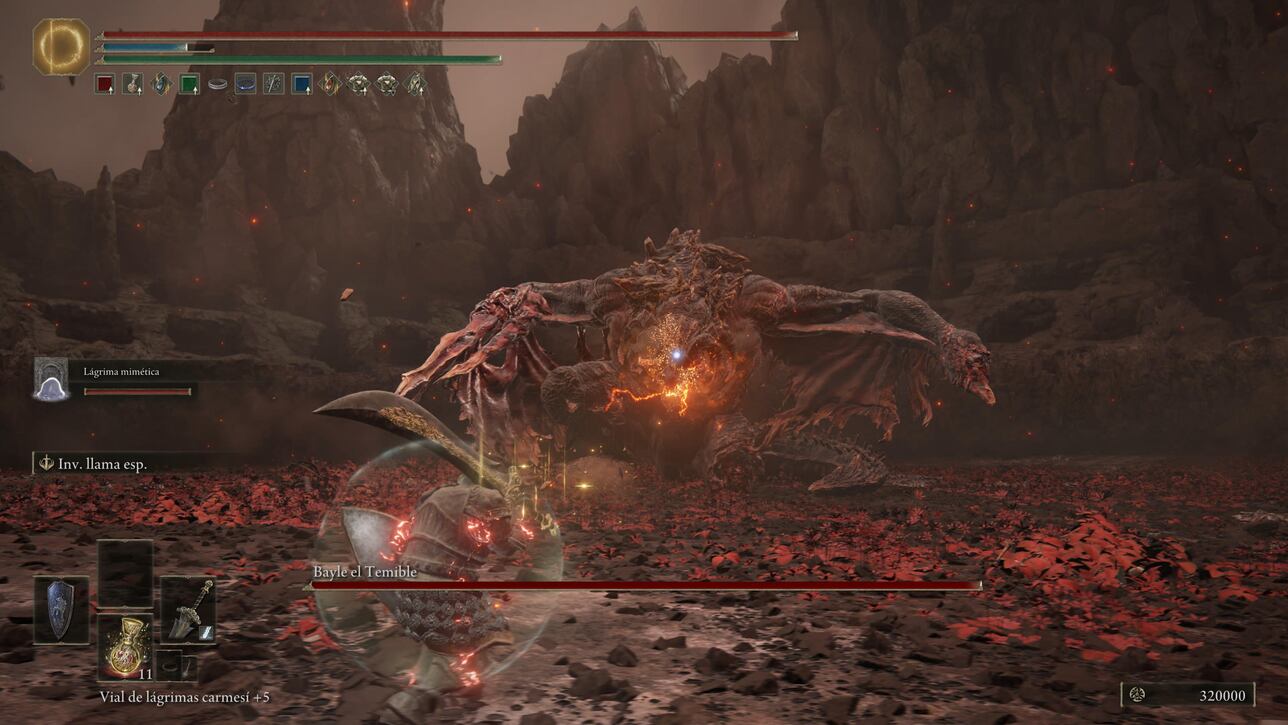Click the ring buff status icon

pyautogui.click(x=218, y=84)
